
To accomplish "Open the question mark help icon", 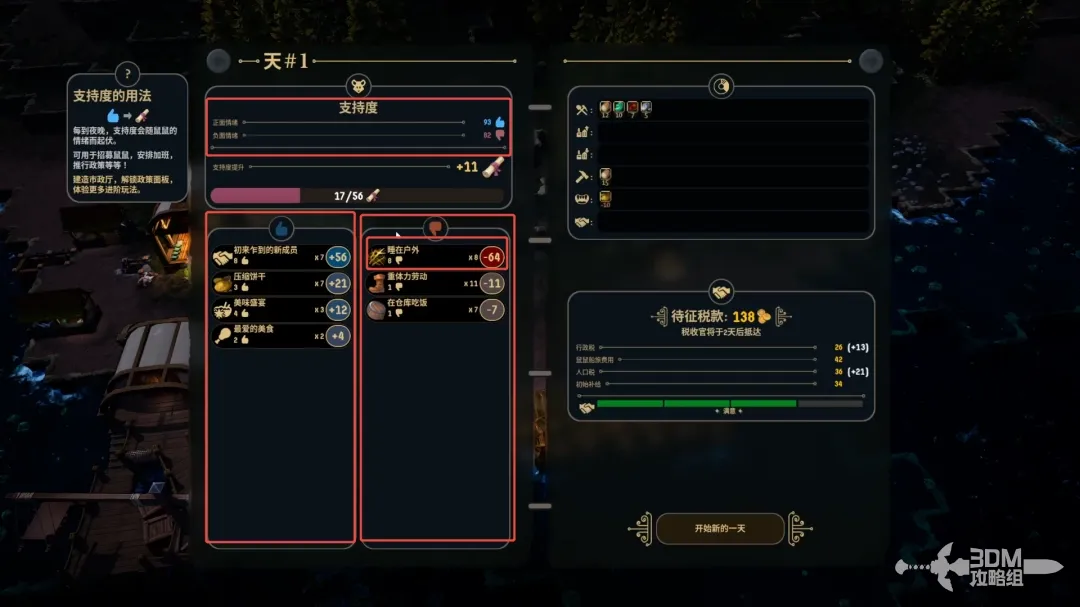I will (127, 73).
